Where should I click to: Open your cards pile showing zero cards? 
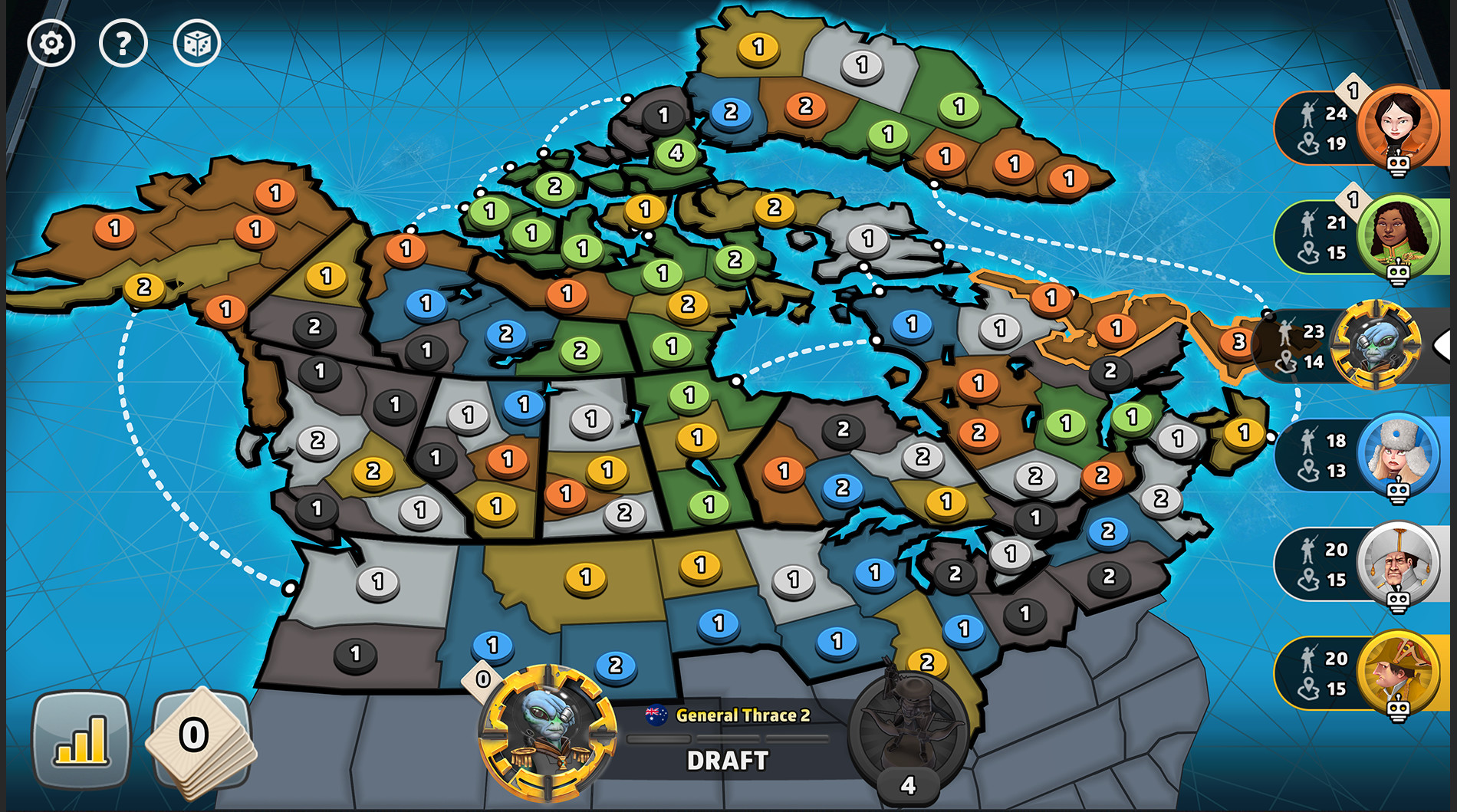(x=202, y=737)
